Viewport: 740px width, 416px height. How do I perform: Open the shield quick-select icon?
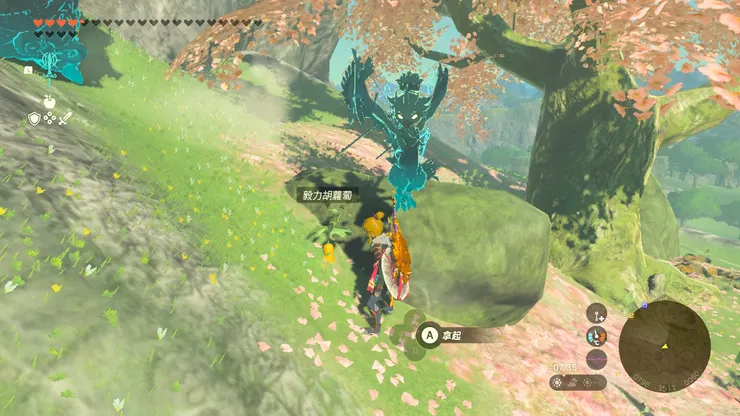point(33,118)
